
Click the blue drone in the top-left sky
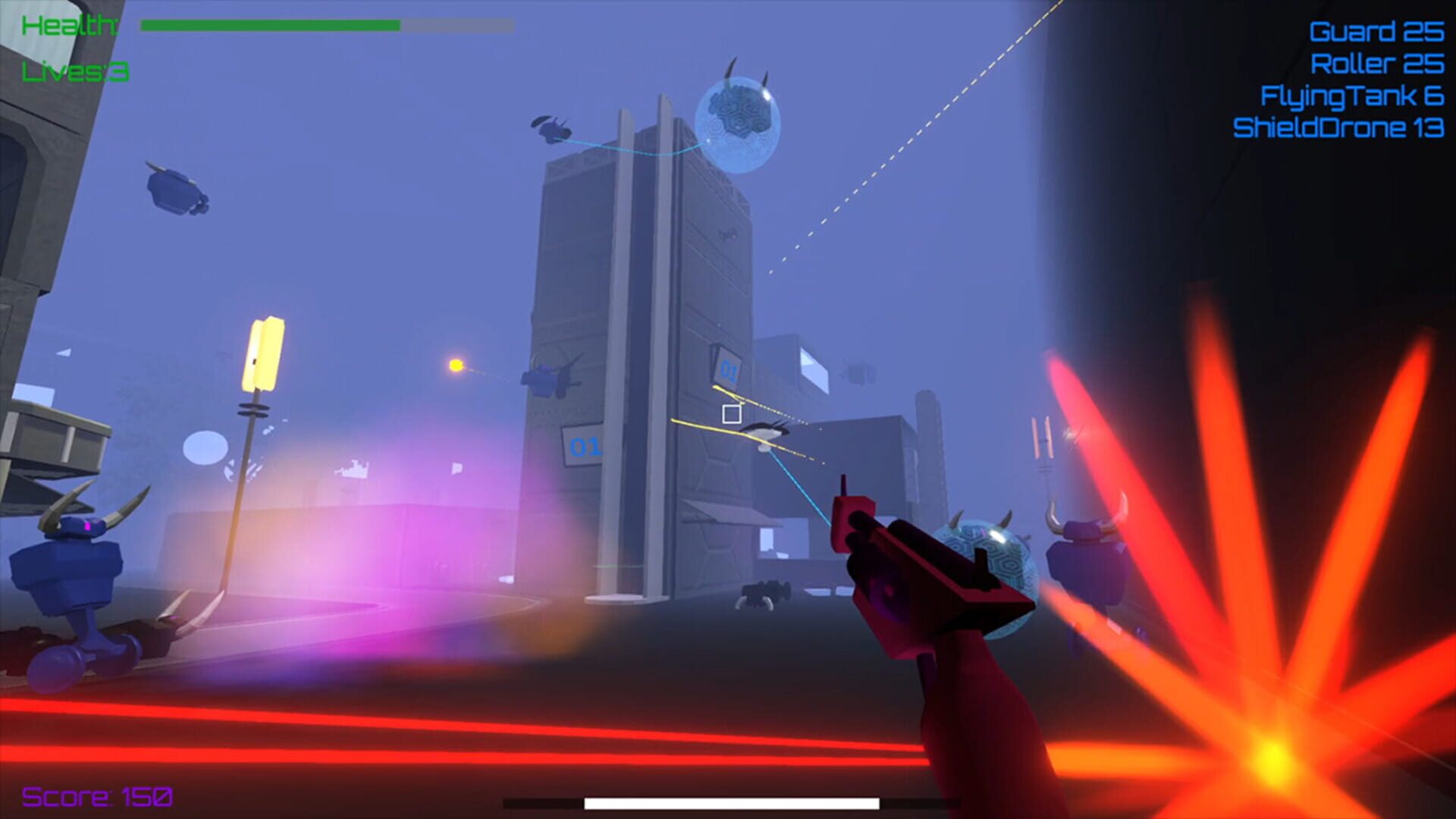coord(174,193)
